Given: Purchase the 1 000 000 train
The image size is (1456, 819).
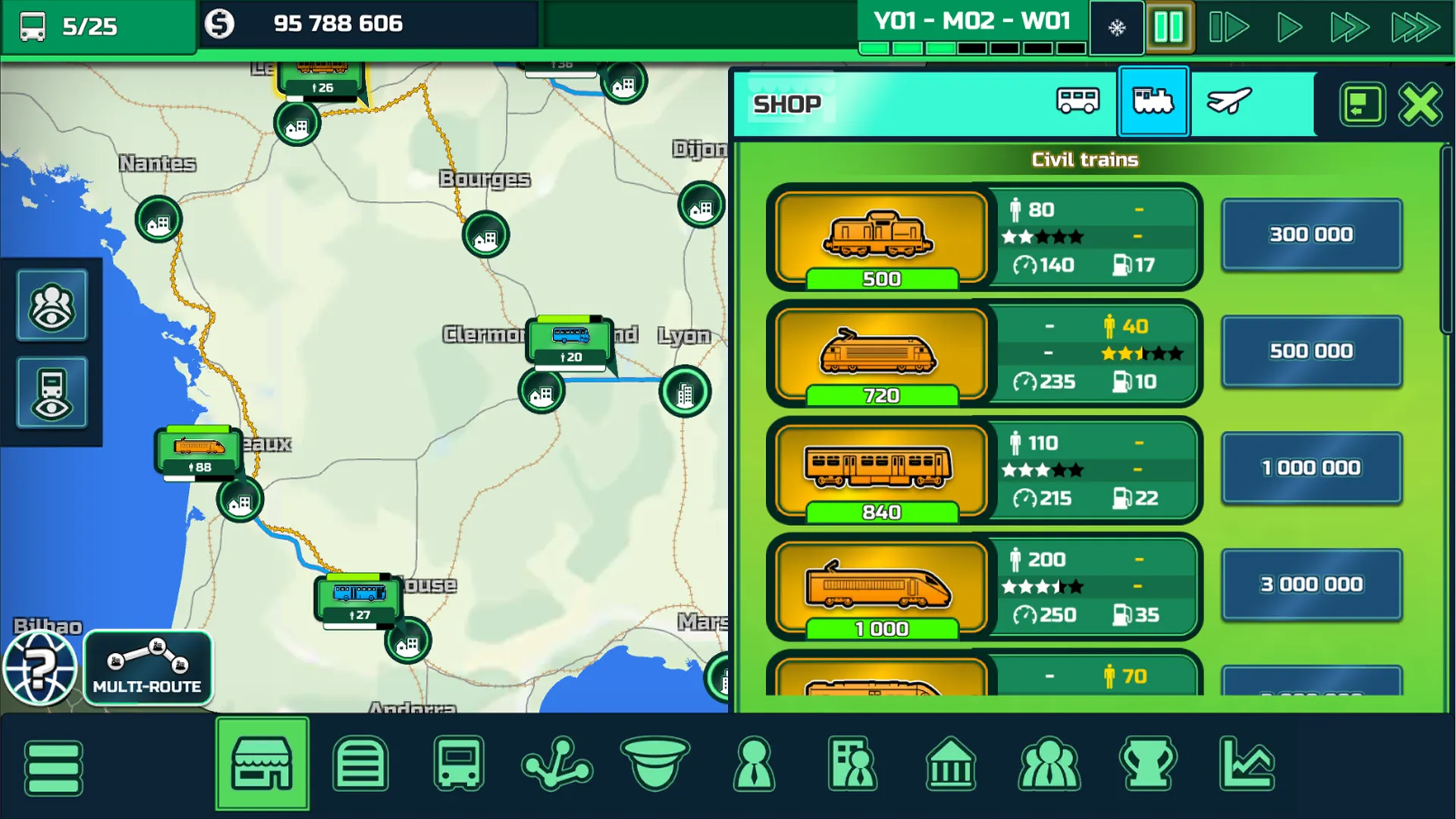Looking at the screenshot, I should 1311,469.
